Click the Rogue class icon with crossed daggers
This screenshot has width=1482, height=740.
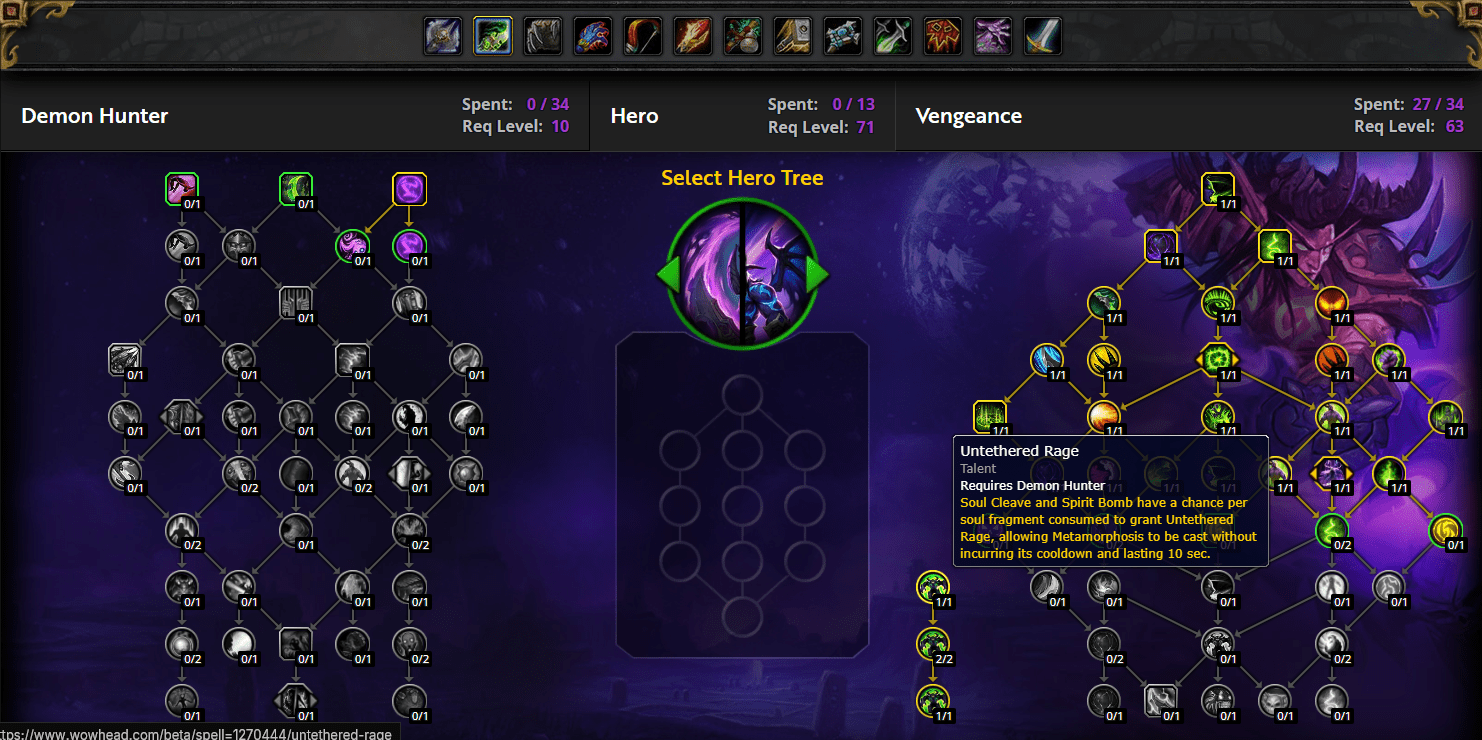pyautogui.click(x=892, y=35)
